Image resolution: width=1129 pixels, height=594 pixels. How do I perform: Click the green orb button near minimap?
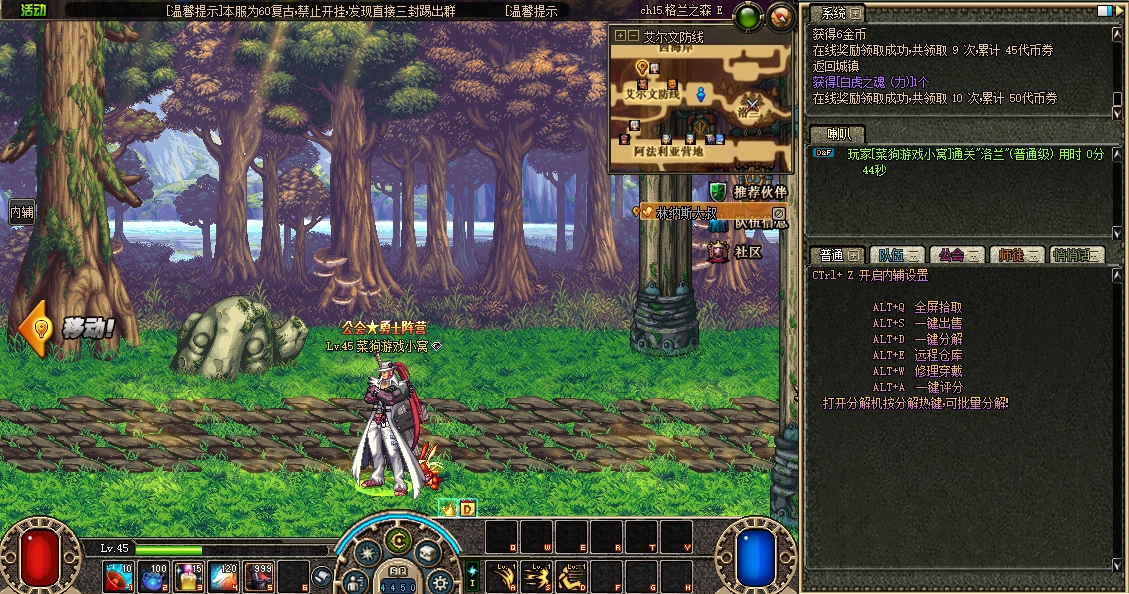747,17
